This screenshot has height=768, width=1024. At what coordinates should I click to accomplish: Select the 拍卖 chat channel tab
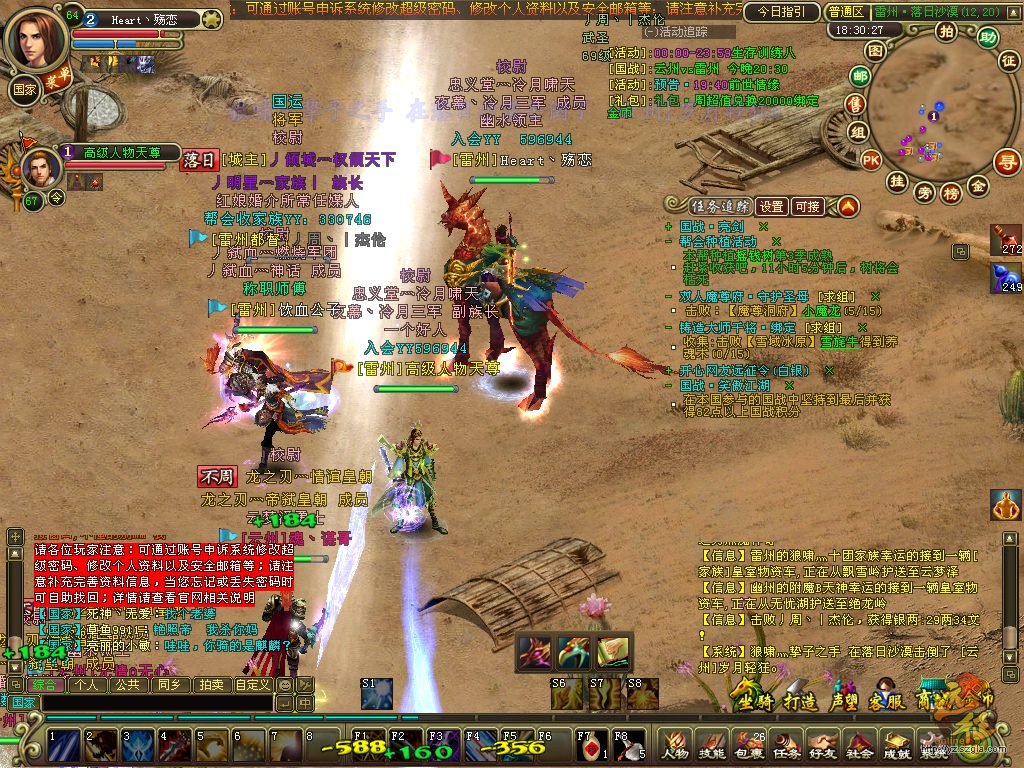click(211, 685)
